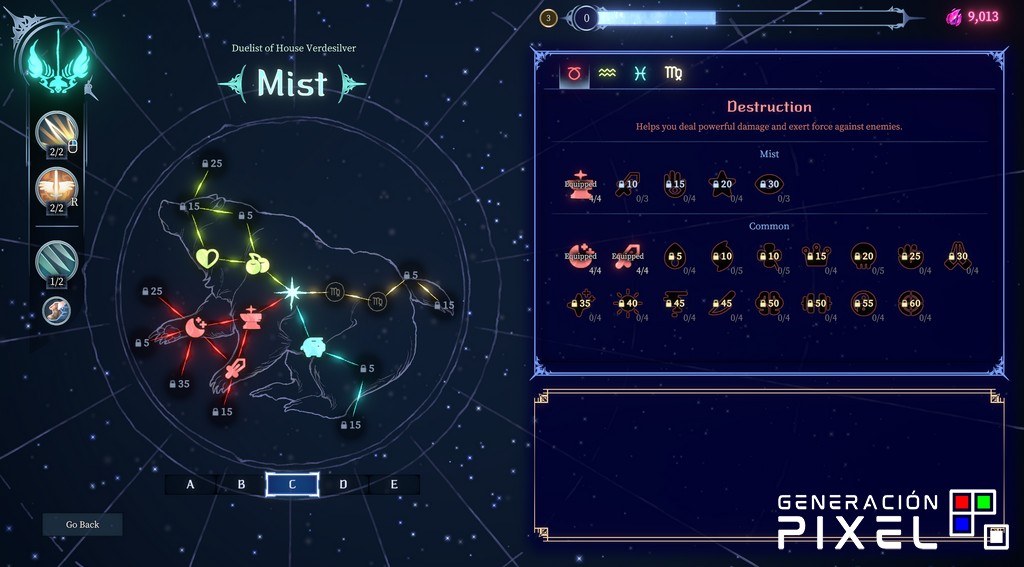Choose the highlighted loadout C

292,485
